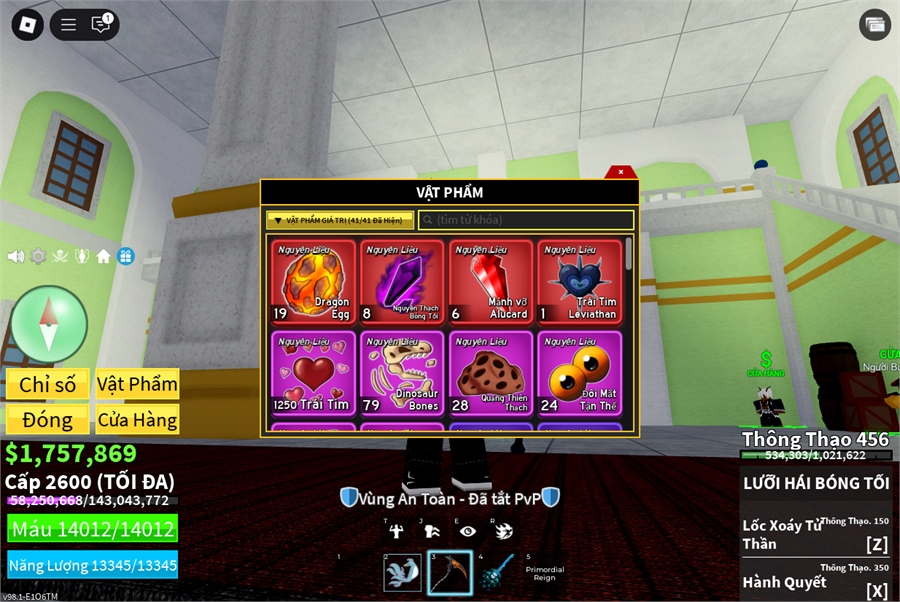Choose the Quặng Thiên Thạch item
This screenshot has height=602, width=900.
pos(490,373)
